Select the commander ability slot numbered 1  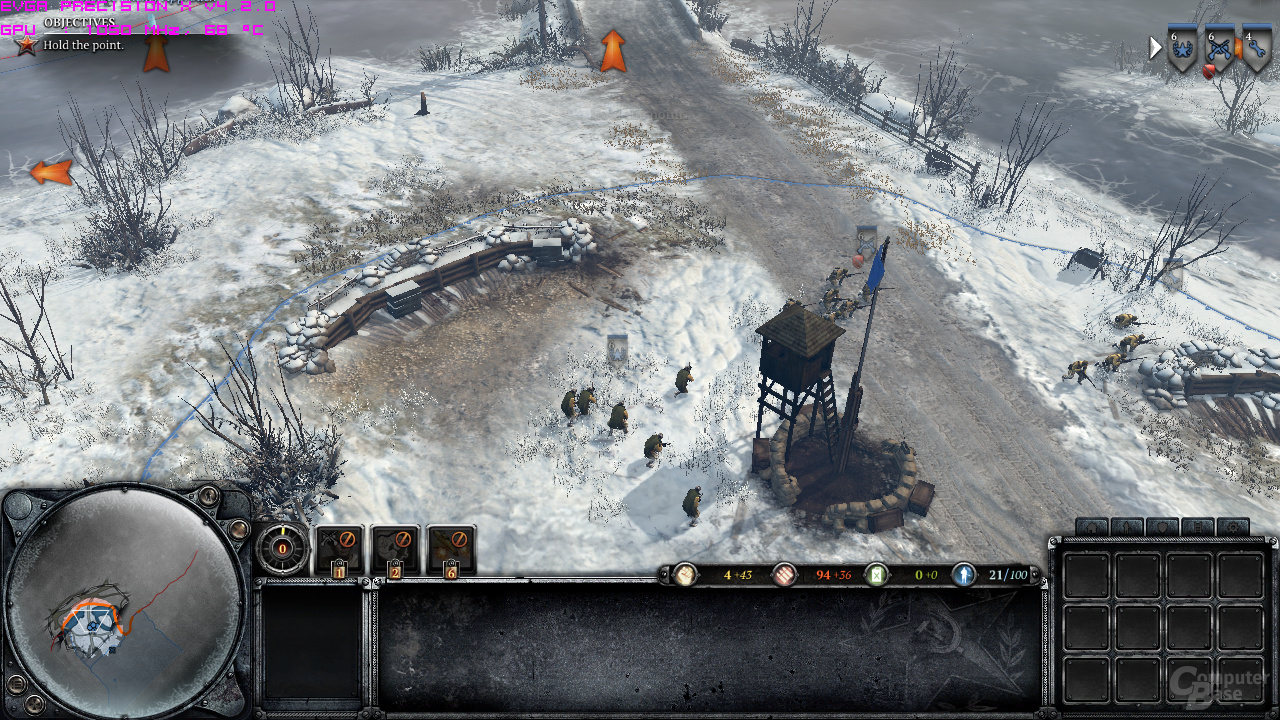coord(339,549)
